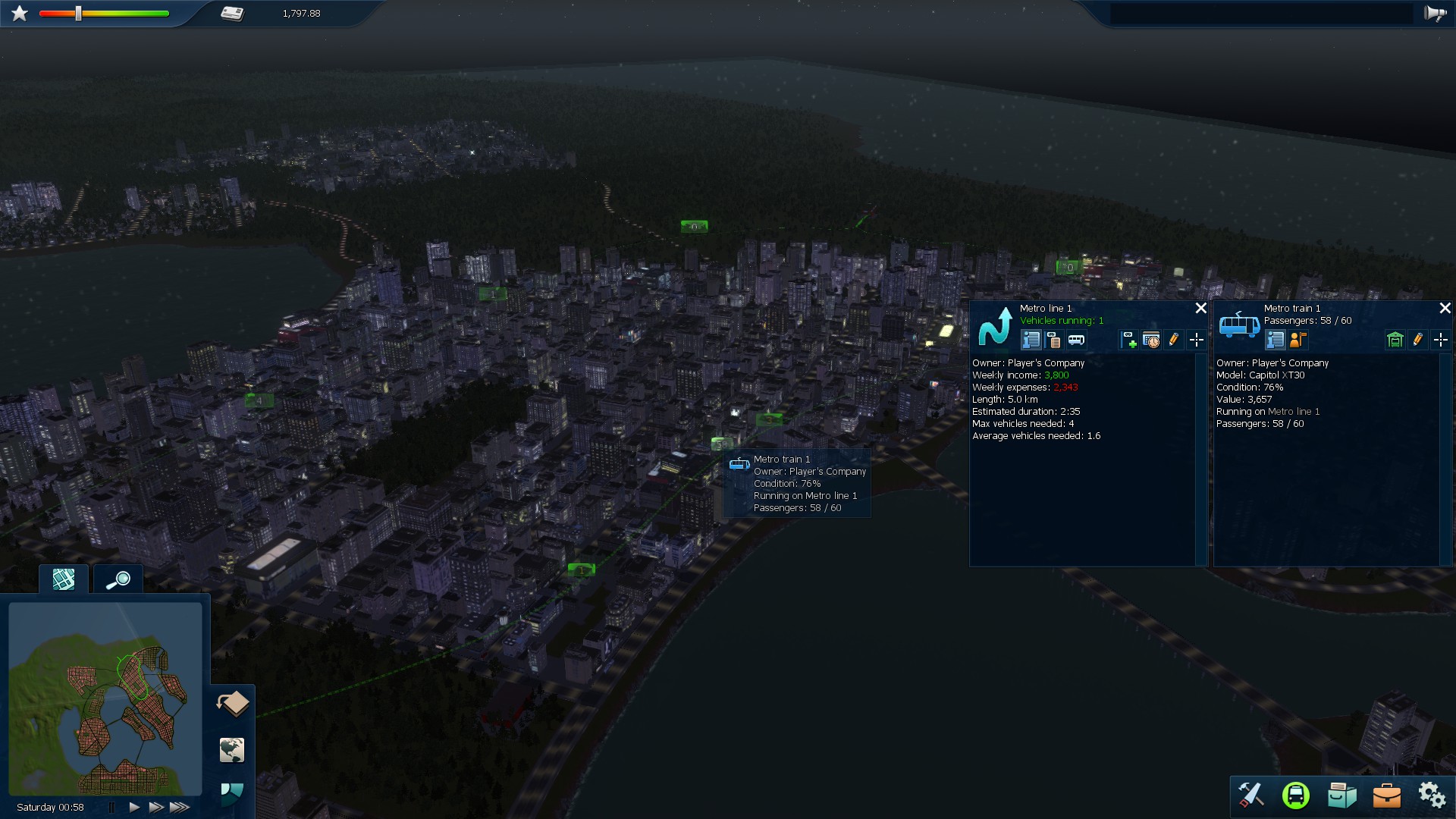Select the map tab above the minimap
Image resolution: width=1456 pixels, height=819 pixels.
coord(63,579)
